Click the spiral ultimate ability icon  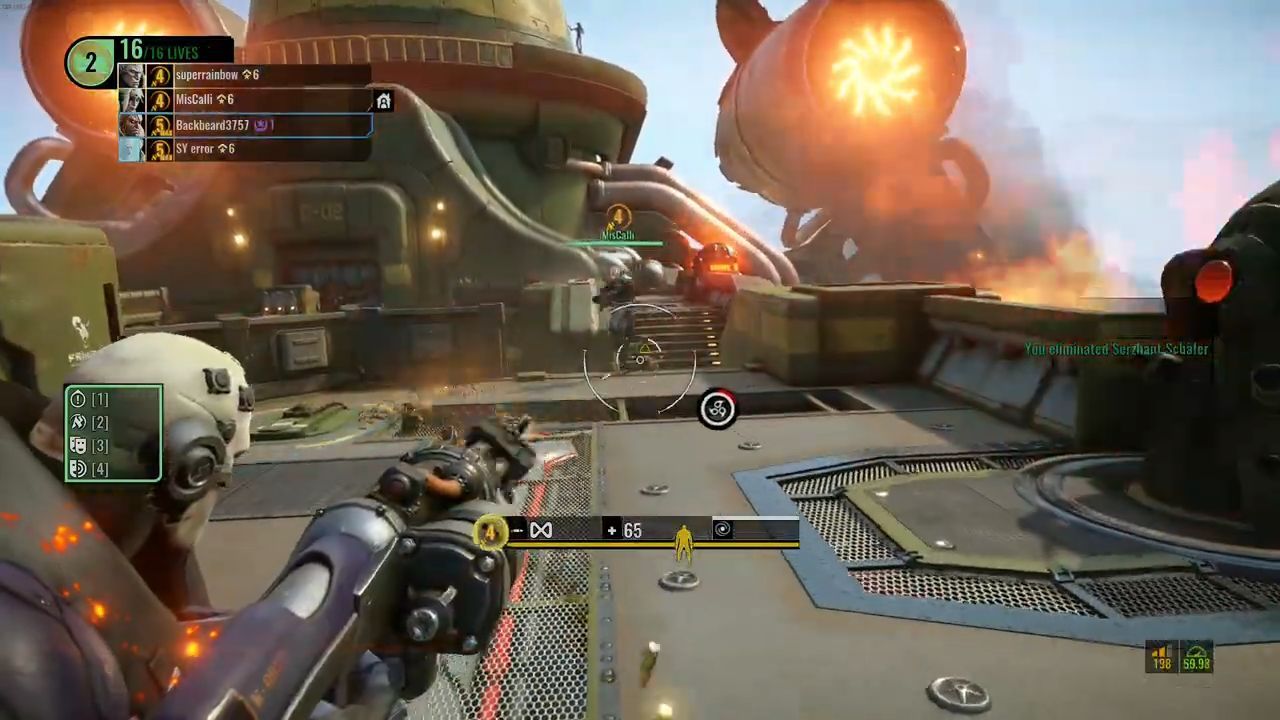click(722, 529)
